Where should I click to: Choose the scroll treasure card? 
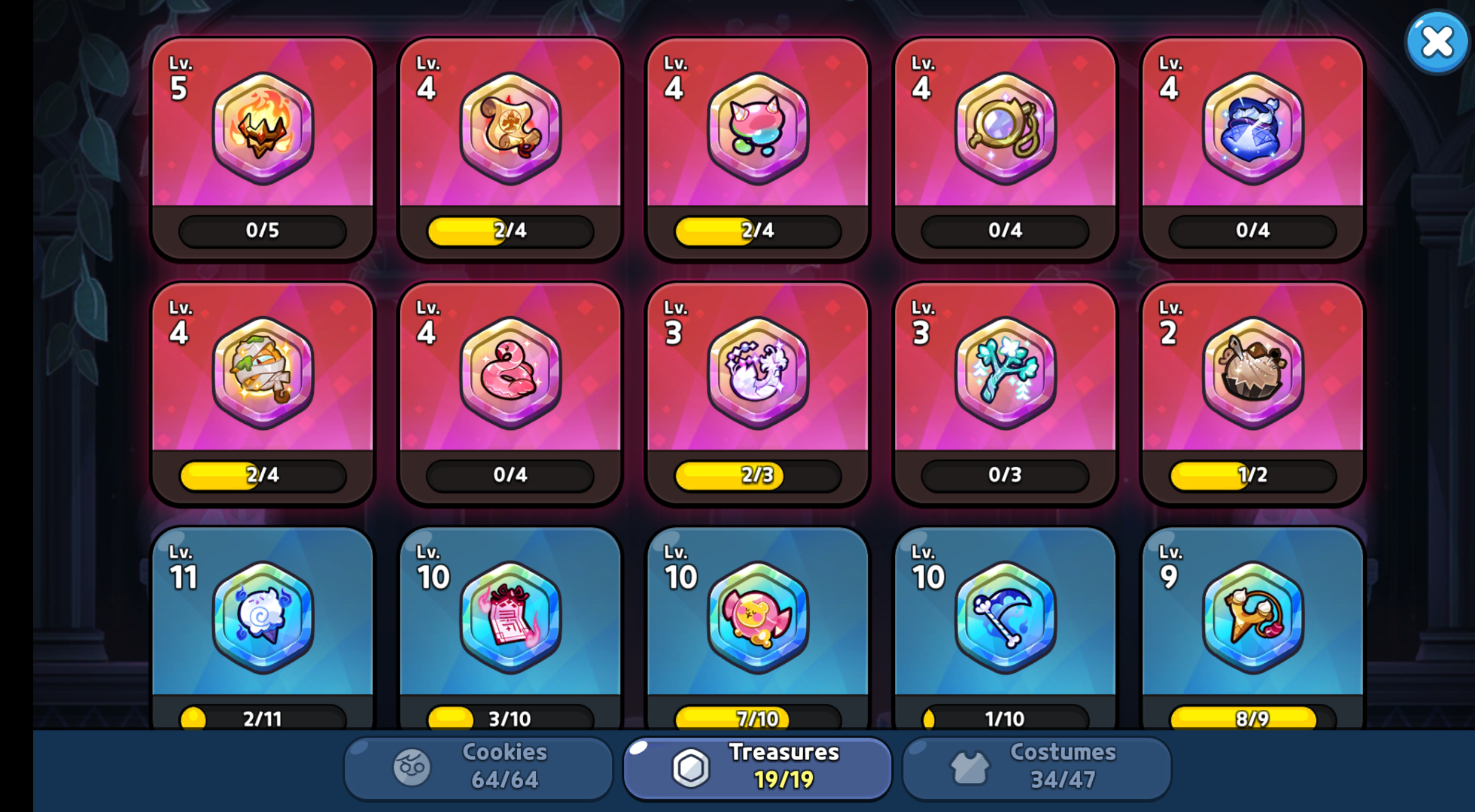tap(510, 148)
